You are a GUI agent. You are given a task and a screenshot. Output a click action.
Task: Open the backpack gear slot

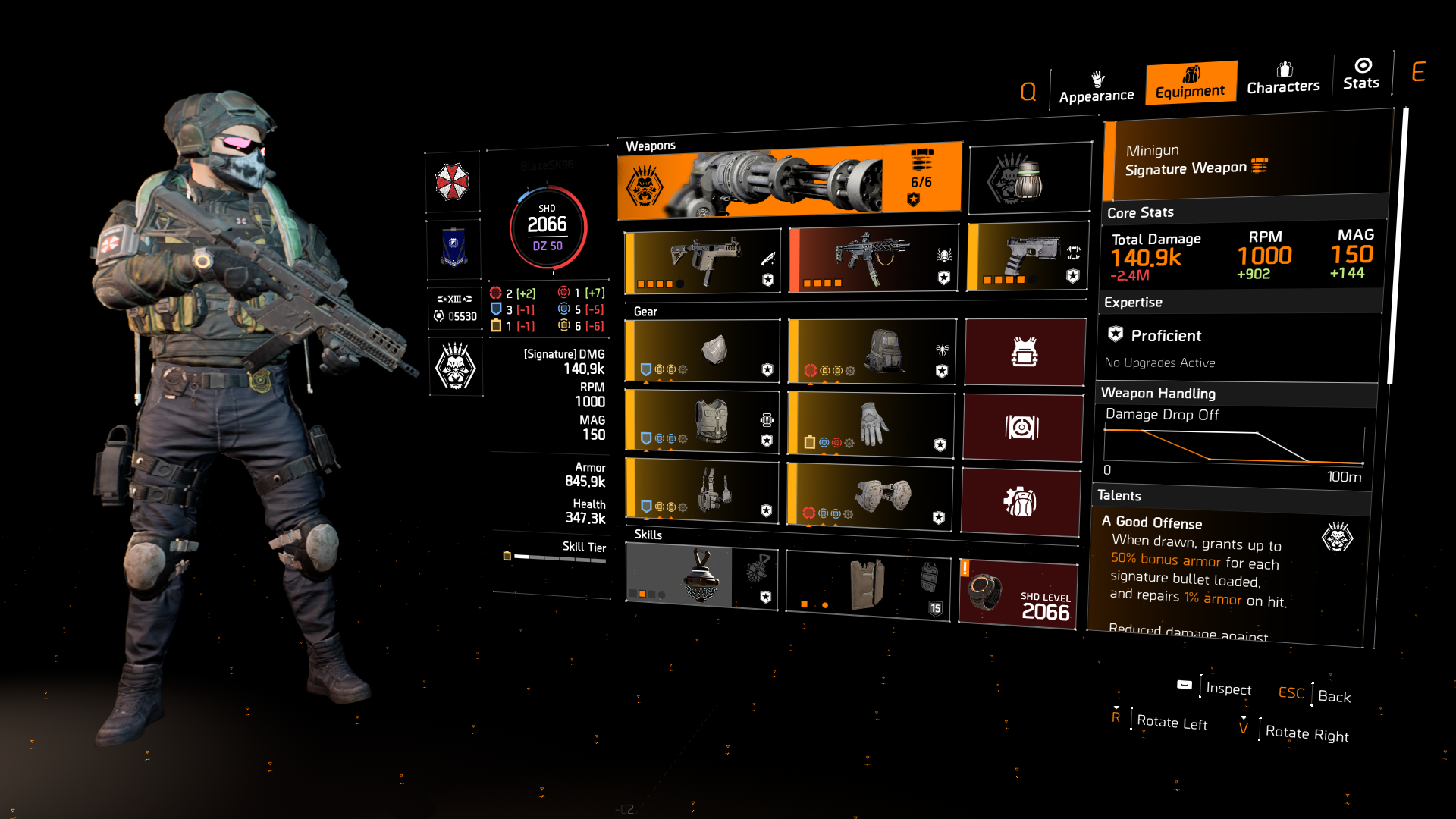click(x=870, y=351)
